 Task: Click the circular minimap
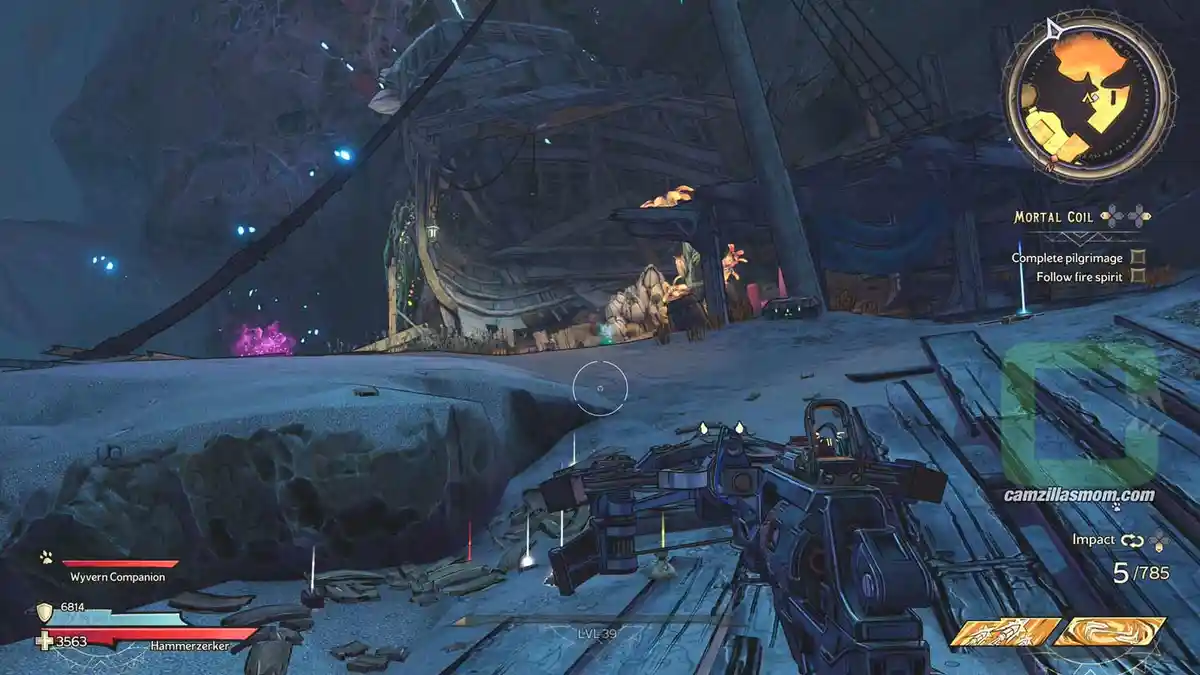[1088, 96]
